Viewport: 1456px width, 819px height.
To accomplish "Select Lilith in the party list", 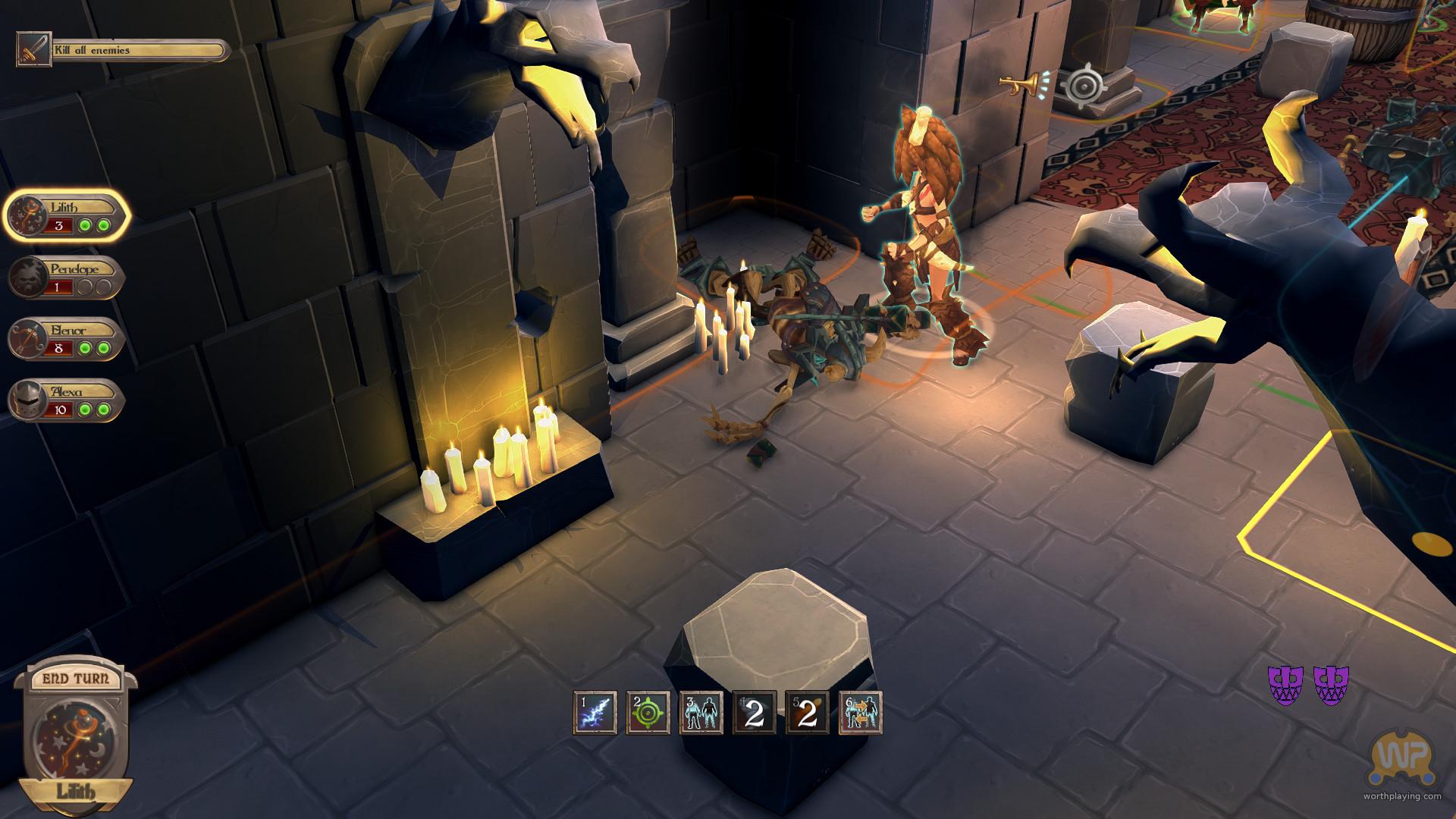I will click(x=67, y=216).
